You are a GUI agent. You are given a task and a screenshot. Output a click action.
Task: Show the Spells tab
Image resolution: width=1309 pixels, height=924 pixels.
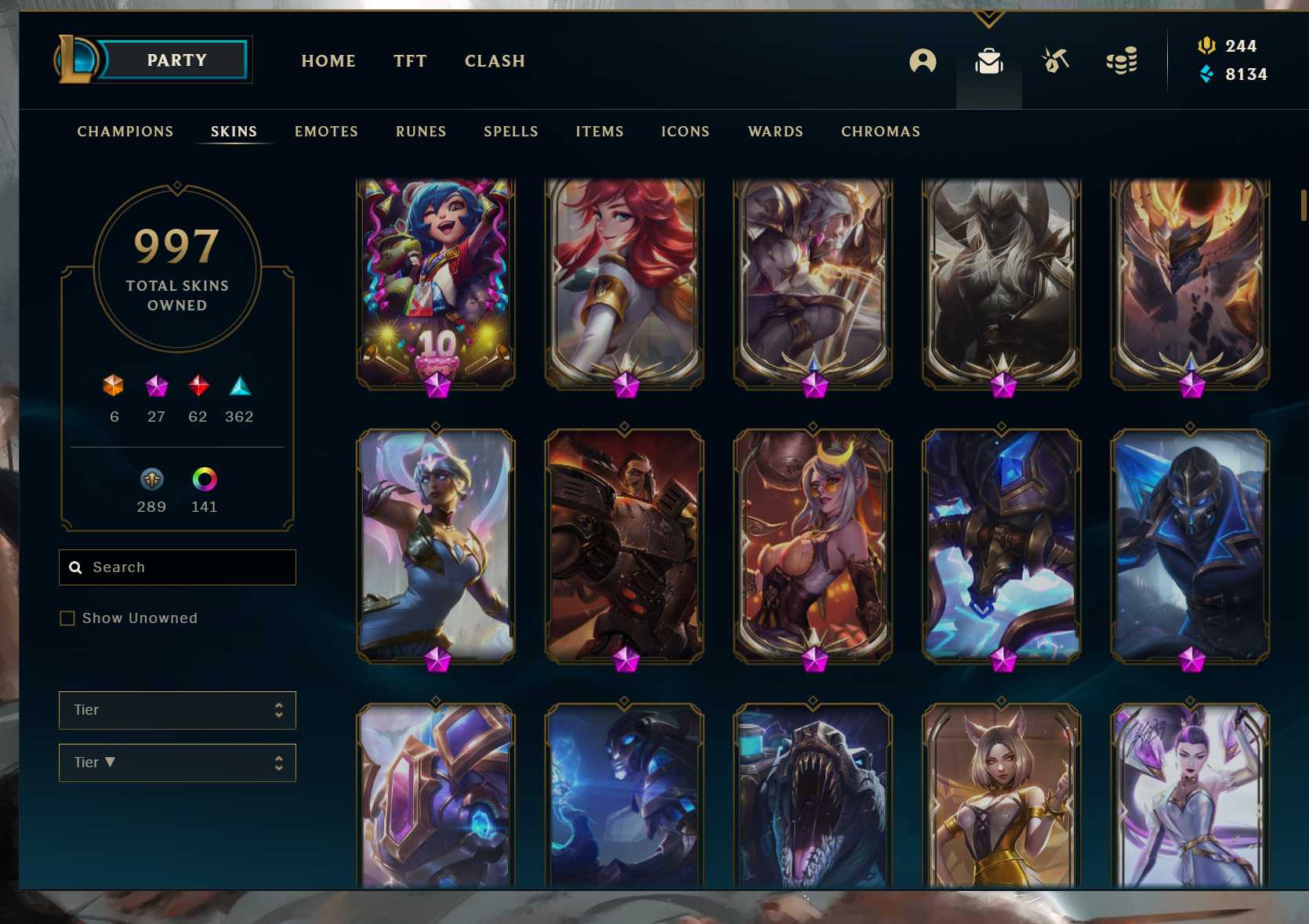[x=511, y=132]
